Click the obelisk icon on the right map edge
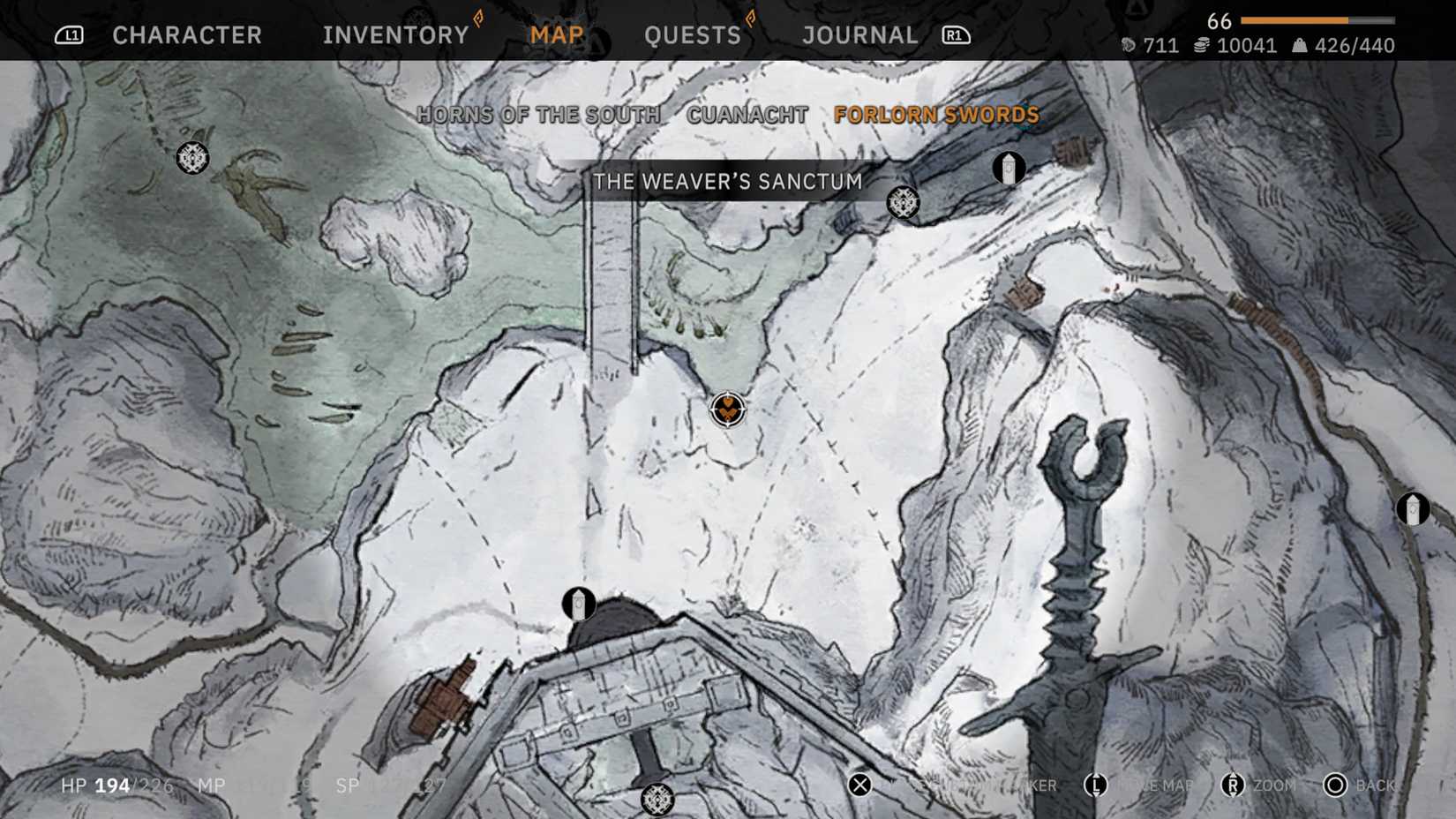 pos(1412,507)
